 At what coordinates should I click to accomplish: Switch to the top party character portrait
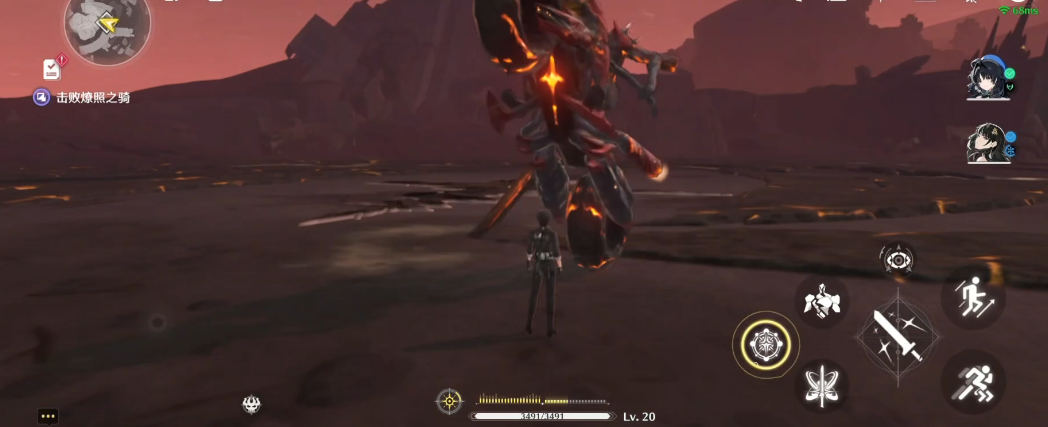tap(986, 79)
